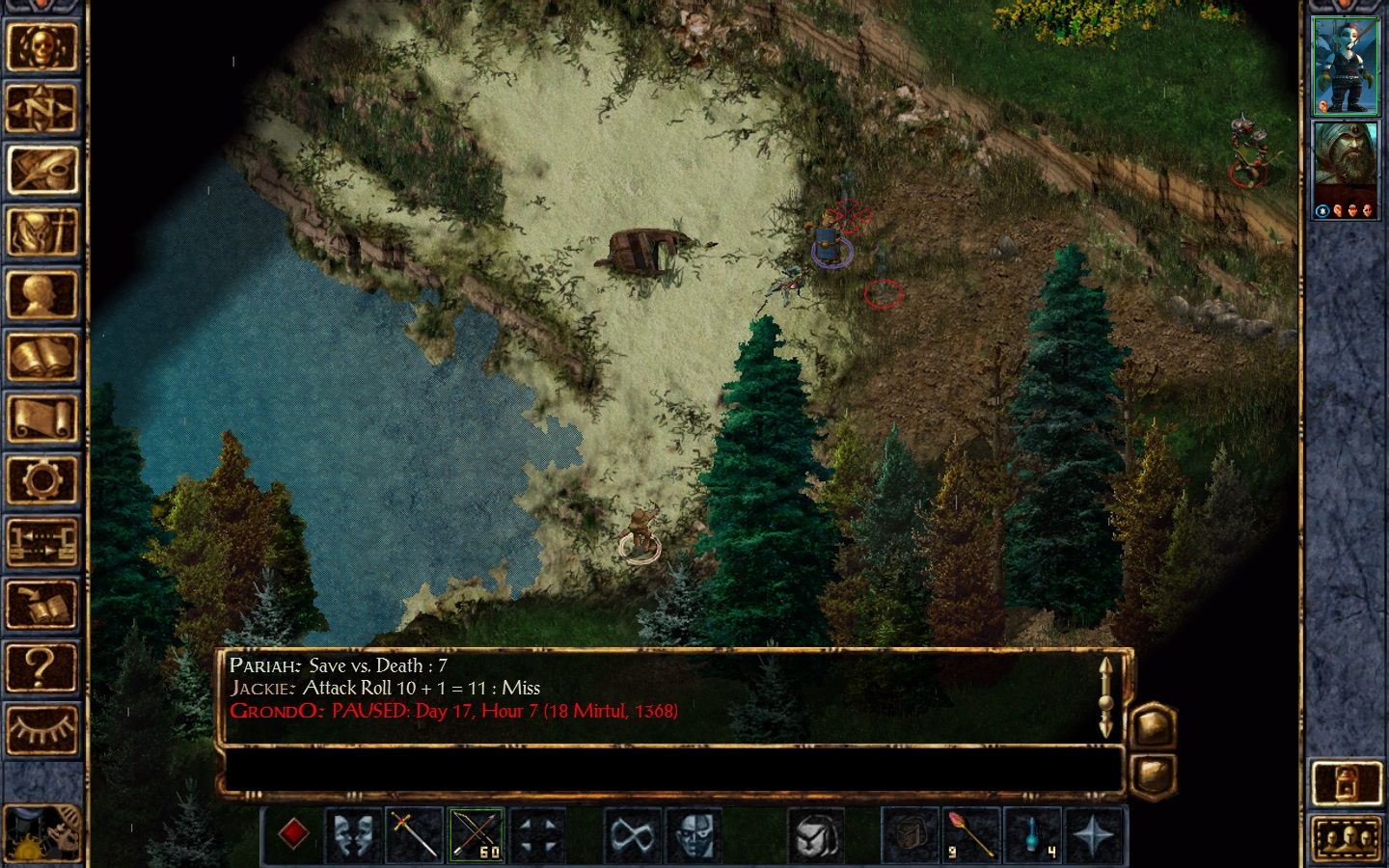Use the wand quick item slot
The width and height of the screenshot is (1389, 868).
970,834
